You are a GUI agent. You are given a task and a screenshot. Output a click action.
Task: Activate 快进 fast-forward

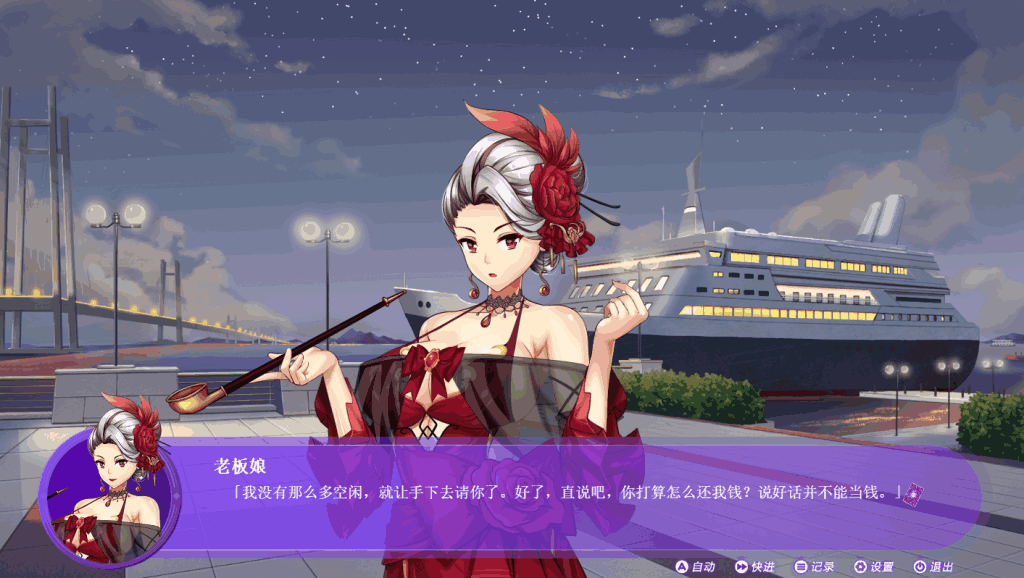coord(755,567)
